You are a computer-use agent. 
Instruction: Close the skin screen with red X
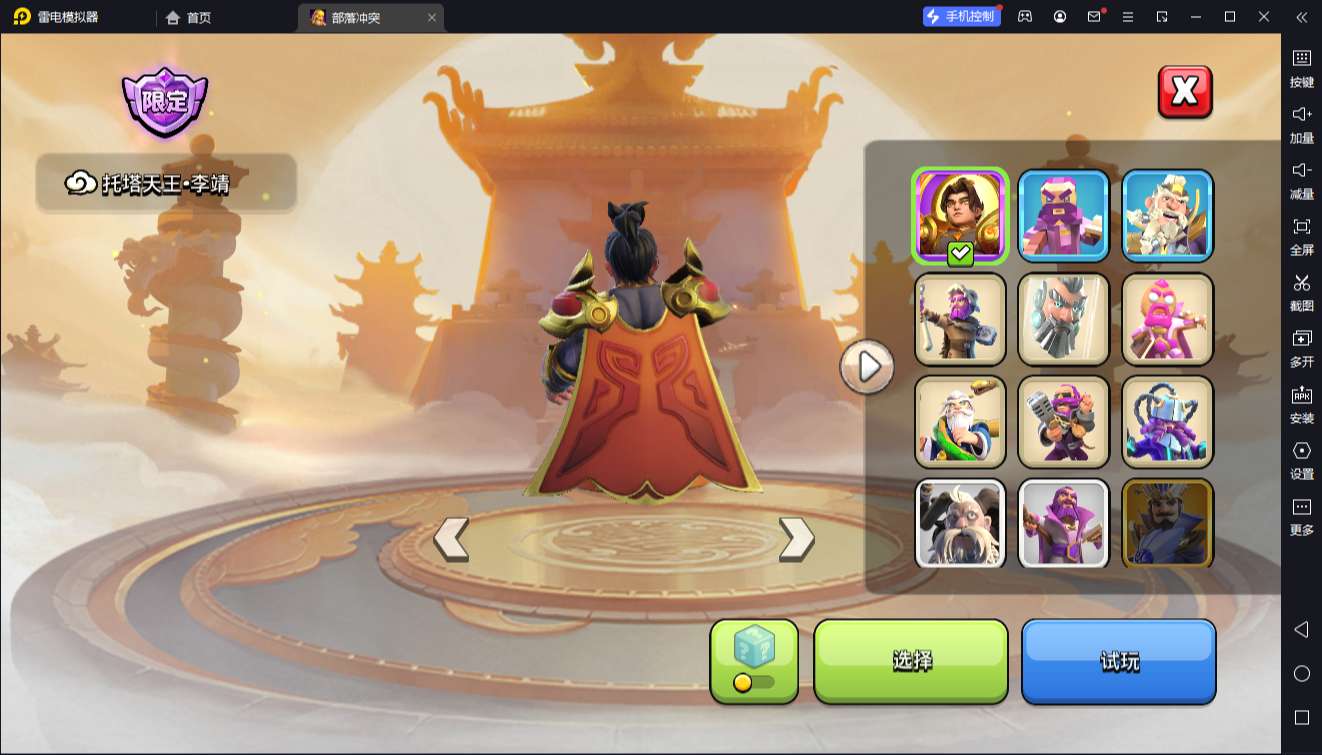[1184, 92]
